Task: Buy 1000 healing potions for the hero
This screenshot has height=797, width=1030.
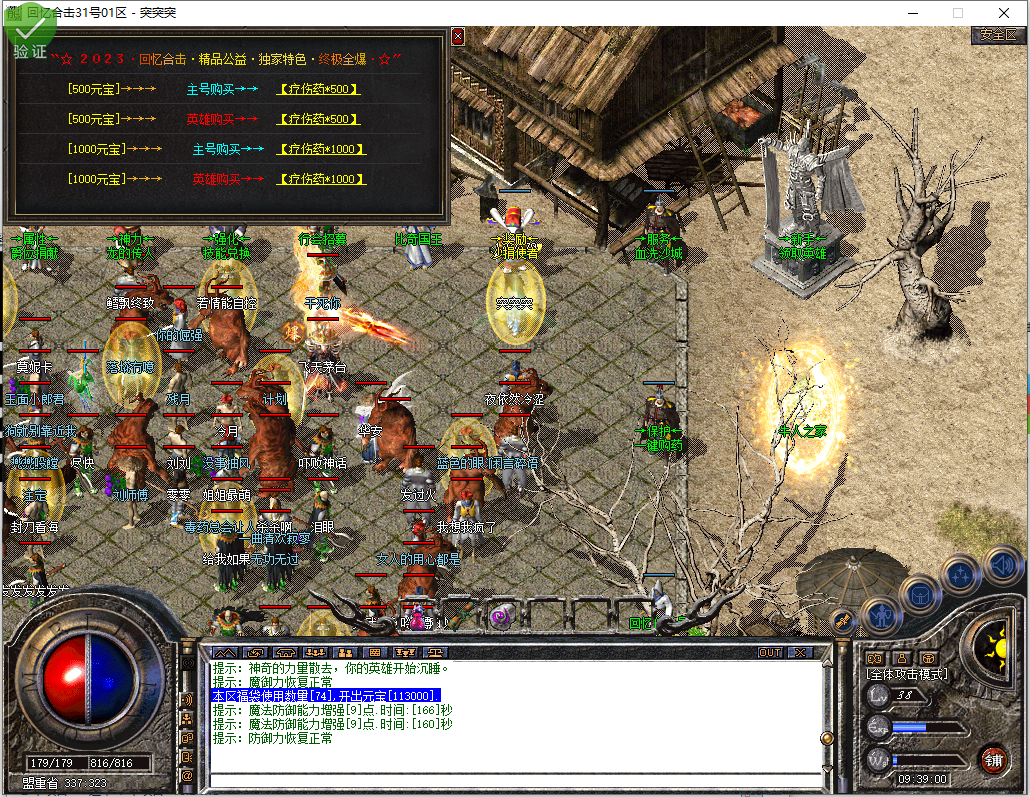Action: pos(323,179)
